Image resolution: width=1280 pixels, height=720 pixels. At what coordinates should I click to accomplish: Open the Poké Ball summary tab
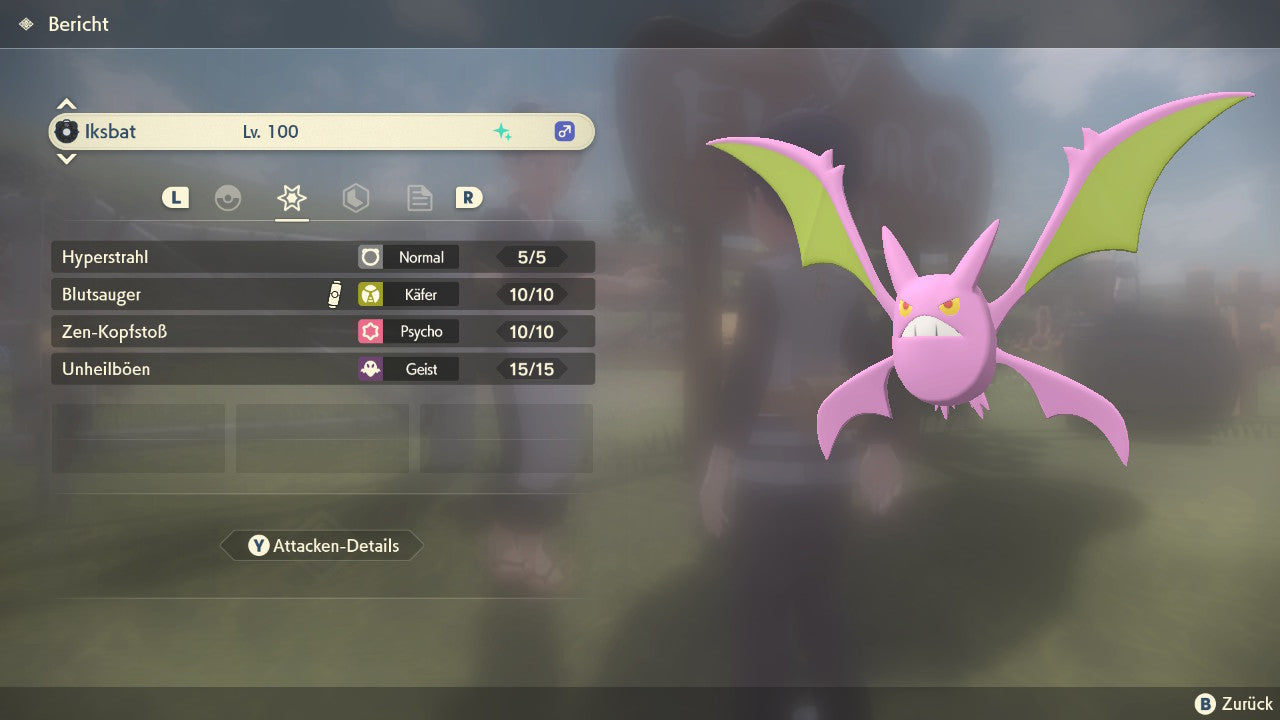228,198
